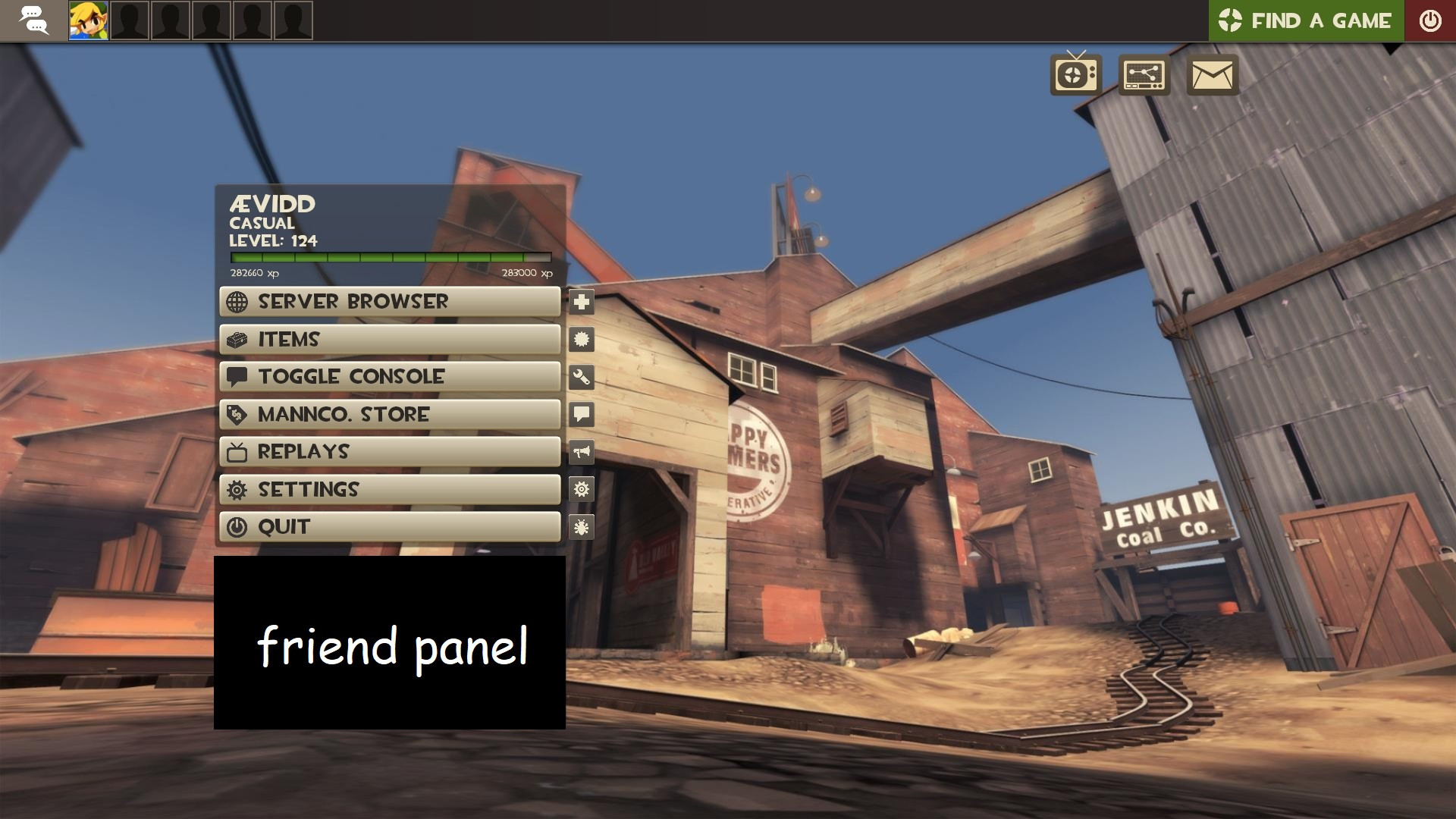This screenshot has height=819, width=1456.
Task: Click the medic plus sidebar icon
Action: (580, 302)
